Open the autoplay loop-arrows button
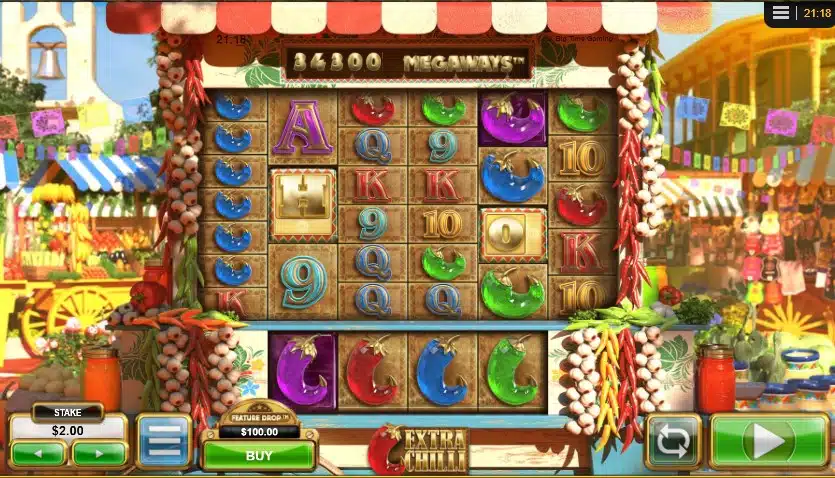This screenshot has height=478, width=835. [673, 441]
